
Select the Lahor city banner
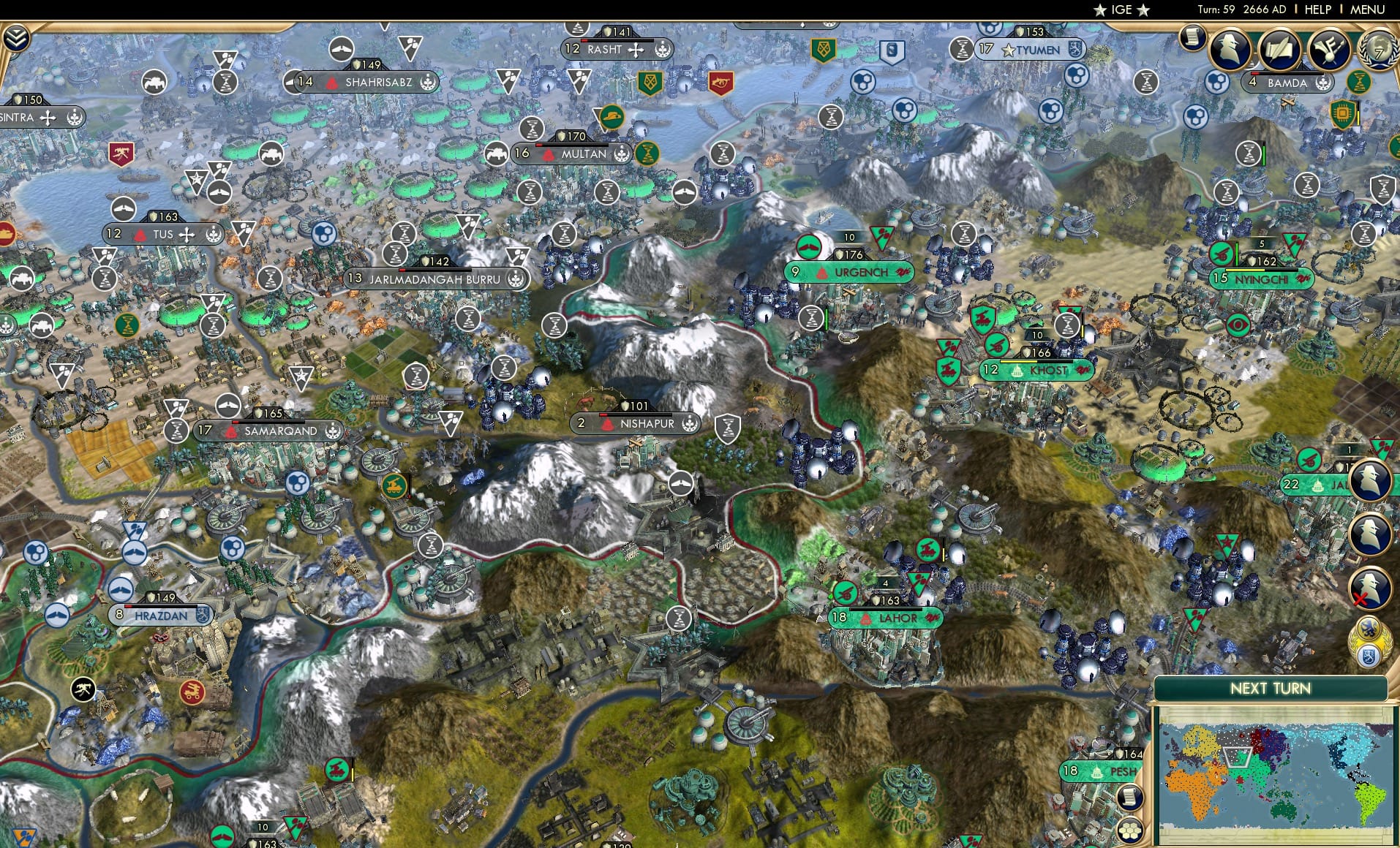(887, 618)
